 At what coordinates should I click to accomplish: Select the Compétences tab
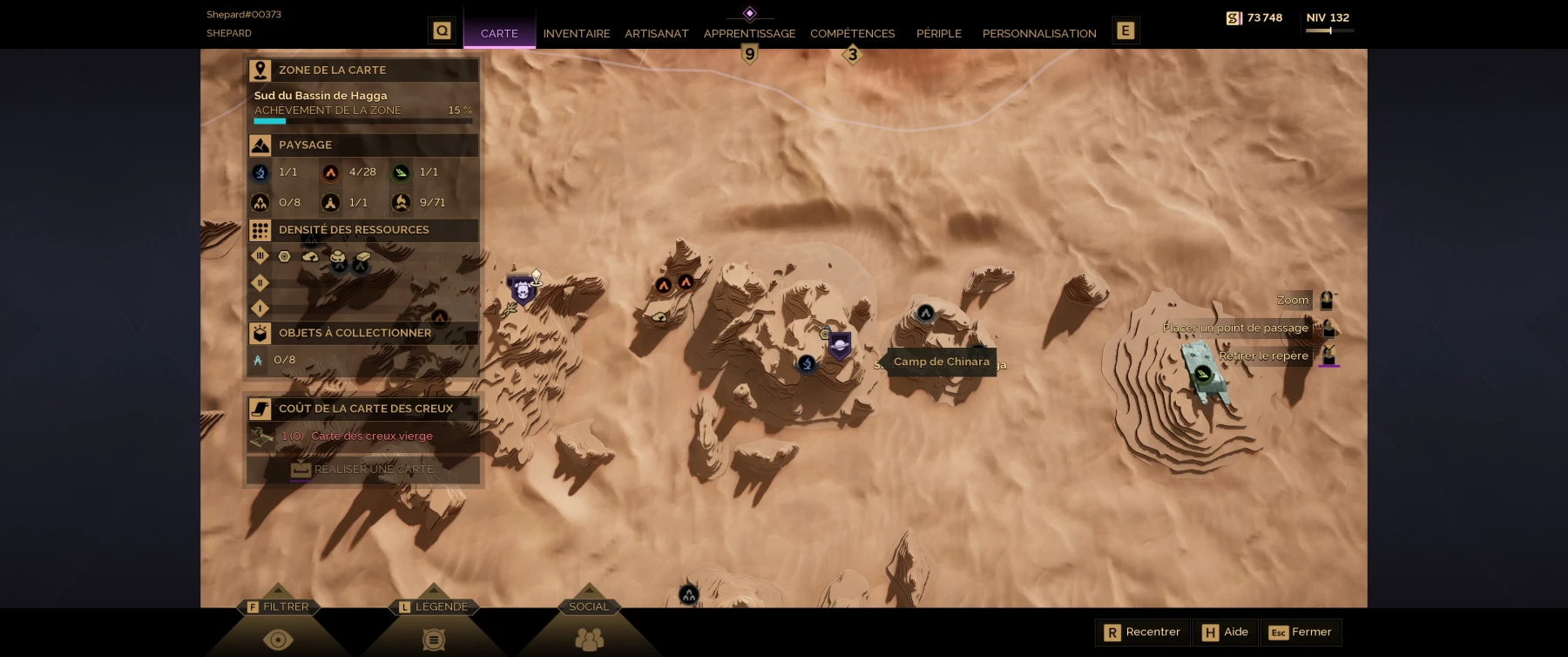pos(852,33)
